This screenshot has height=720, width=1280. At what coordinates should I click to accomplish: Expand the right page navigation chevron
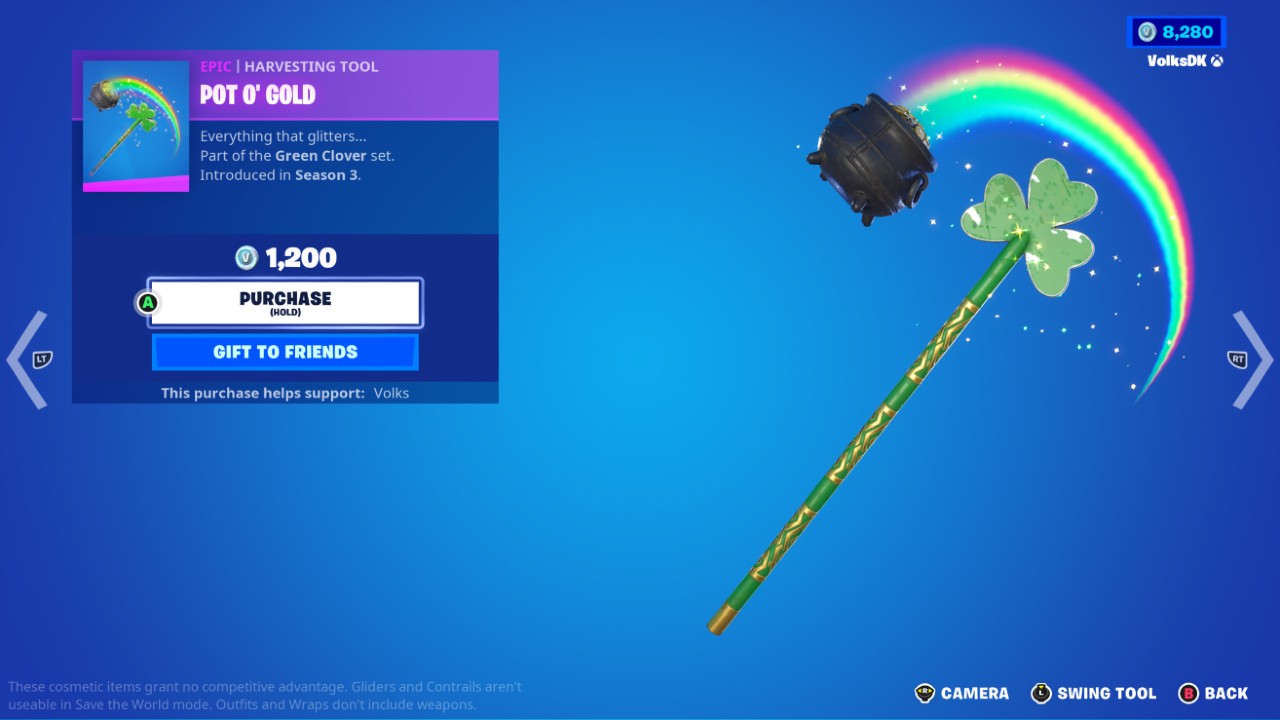pos(1252,360)
